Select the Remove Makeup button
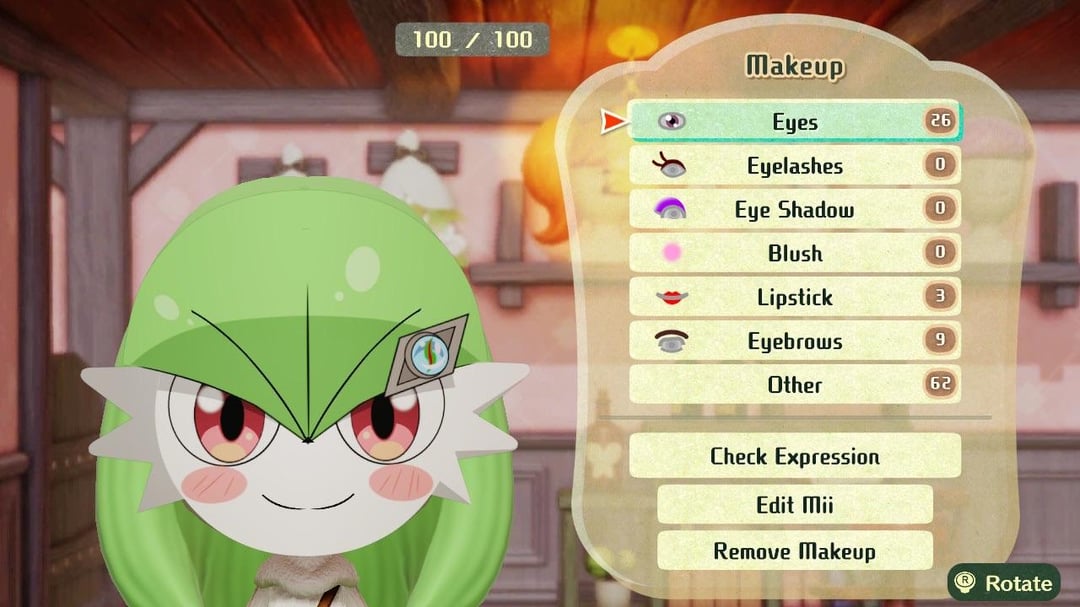The width and height of the screenshot is (1080, 607). pos(795,551)
